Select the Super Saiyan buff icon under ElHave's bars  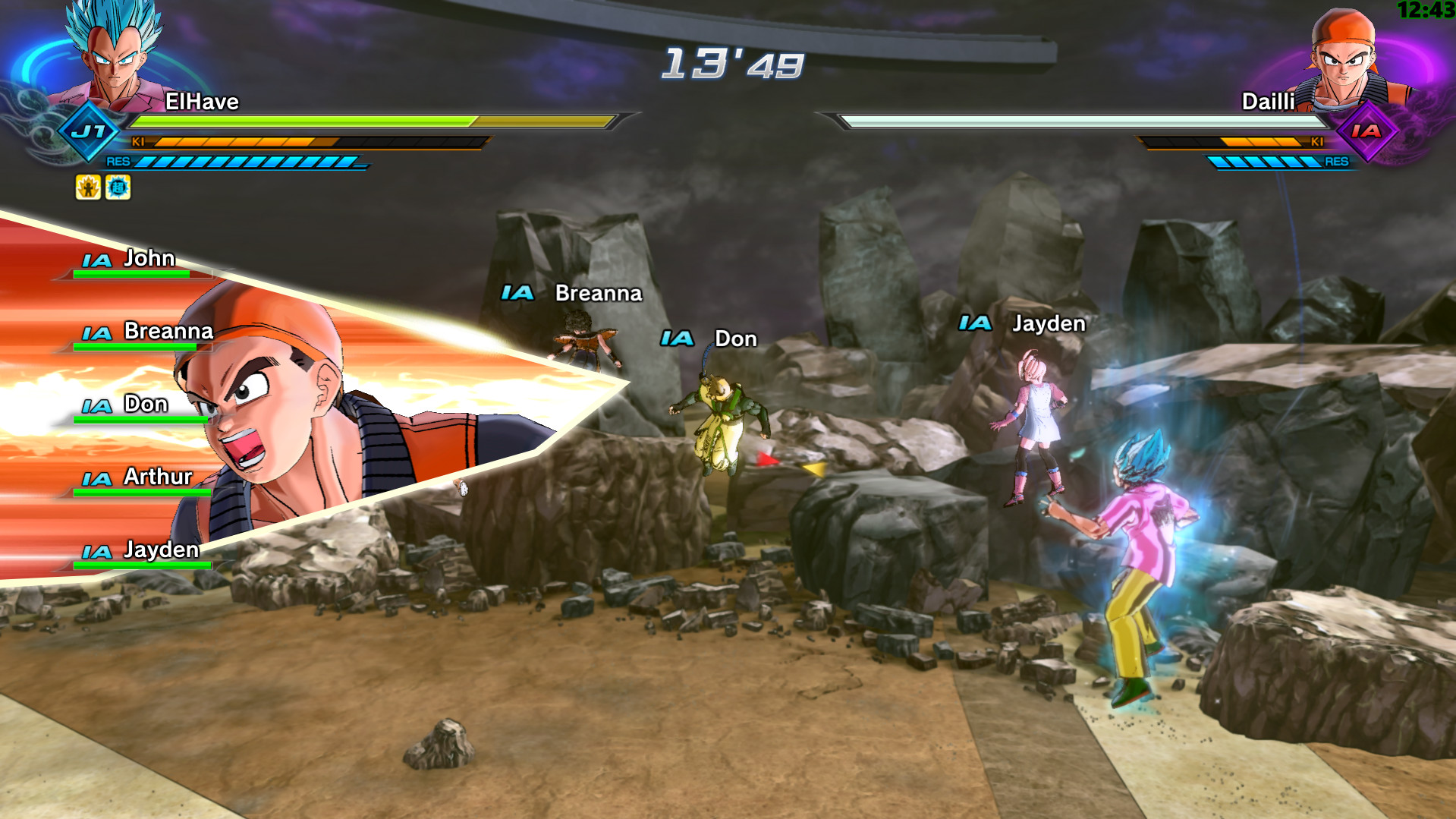(x=89, y=188)
